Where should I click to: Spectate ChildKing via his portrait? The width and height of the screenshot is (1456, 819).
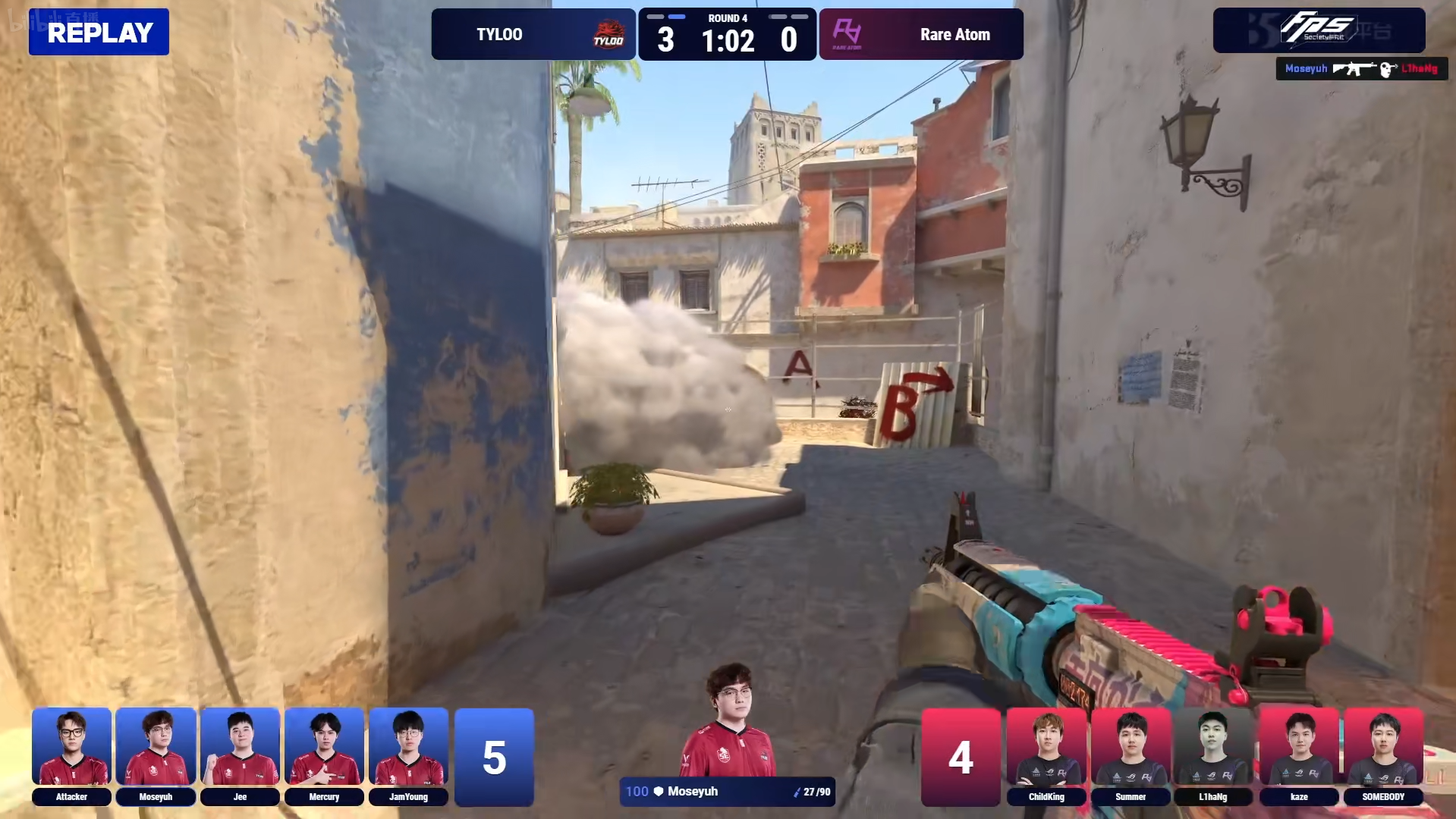click(1046, 755)
